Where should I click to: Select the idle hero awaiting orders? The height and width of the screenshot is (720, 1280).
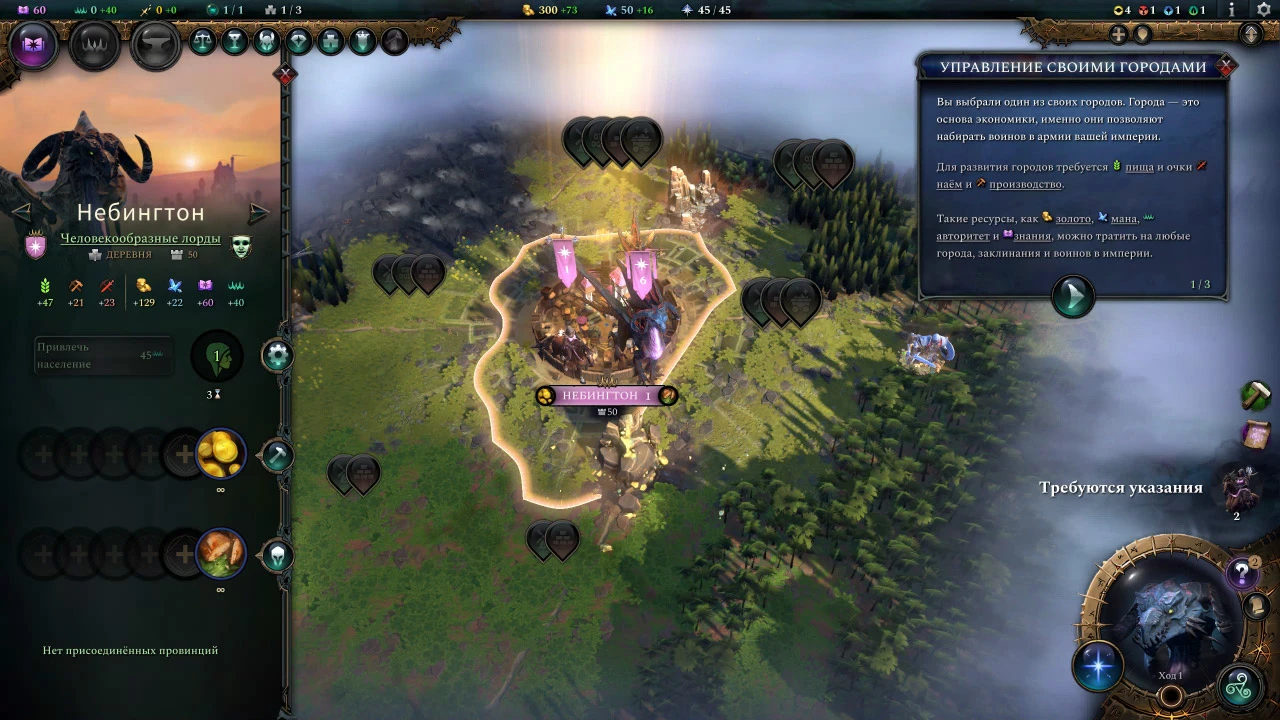click(1238, 488)
